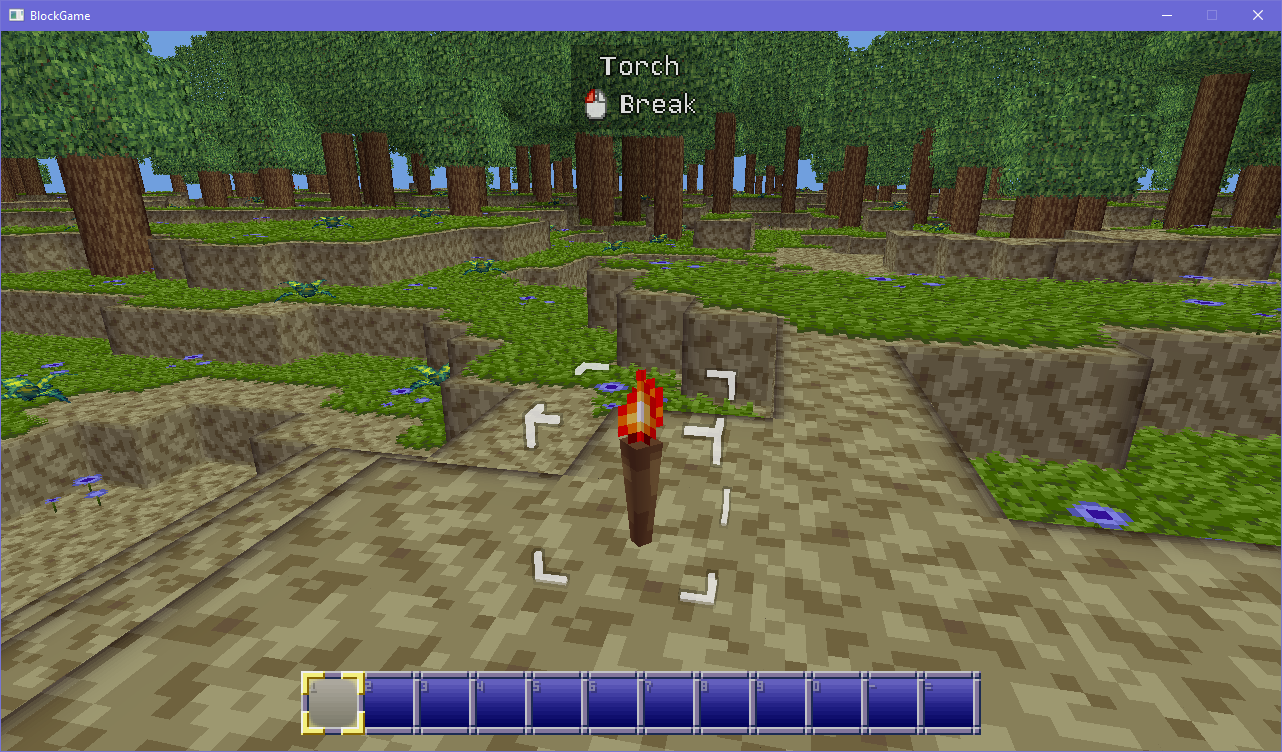The height and width of the screenshot is (752, 1282).
Task: Select hotbar slot 9
Action: point(780,700)
